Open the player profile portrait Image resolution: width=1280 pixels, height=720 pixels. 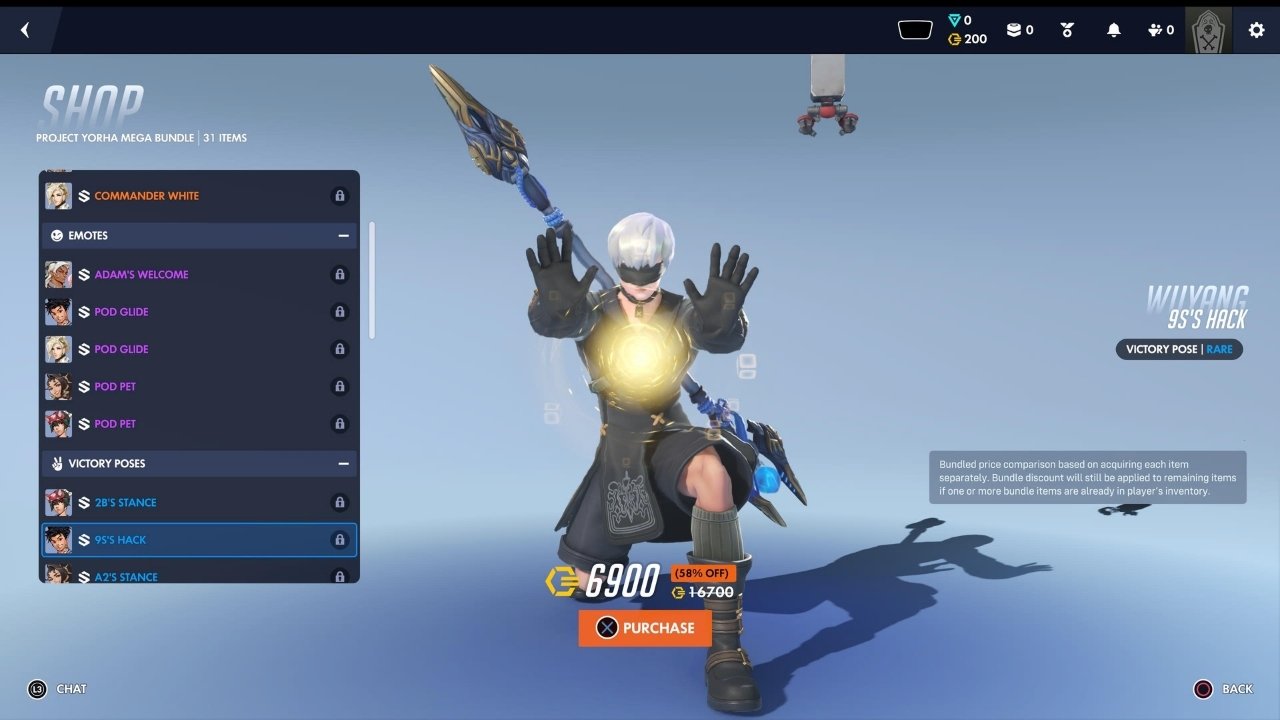(x=1208, y=30)
